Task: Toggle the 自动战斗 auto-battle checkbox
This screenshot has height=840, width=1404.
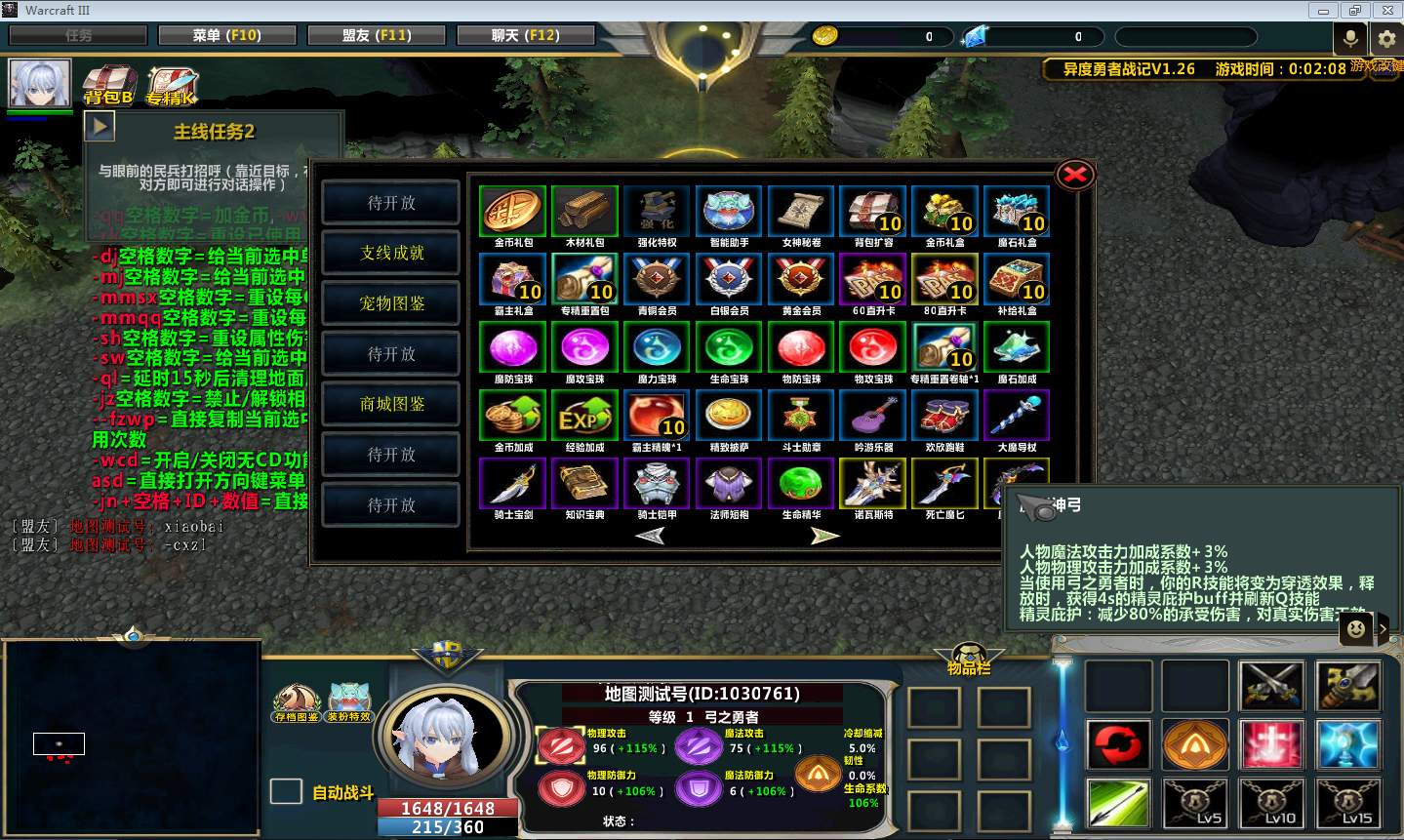Action: point(285,791)
